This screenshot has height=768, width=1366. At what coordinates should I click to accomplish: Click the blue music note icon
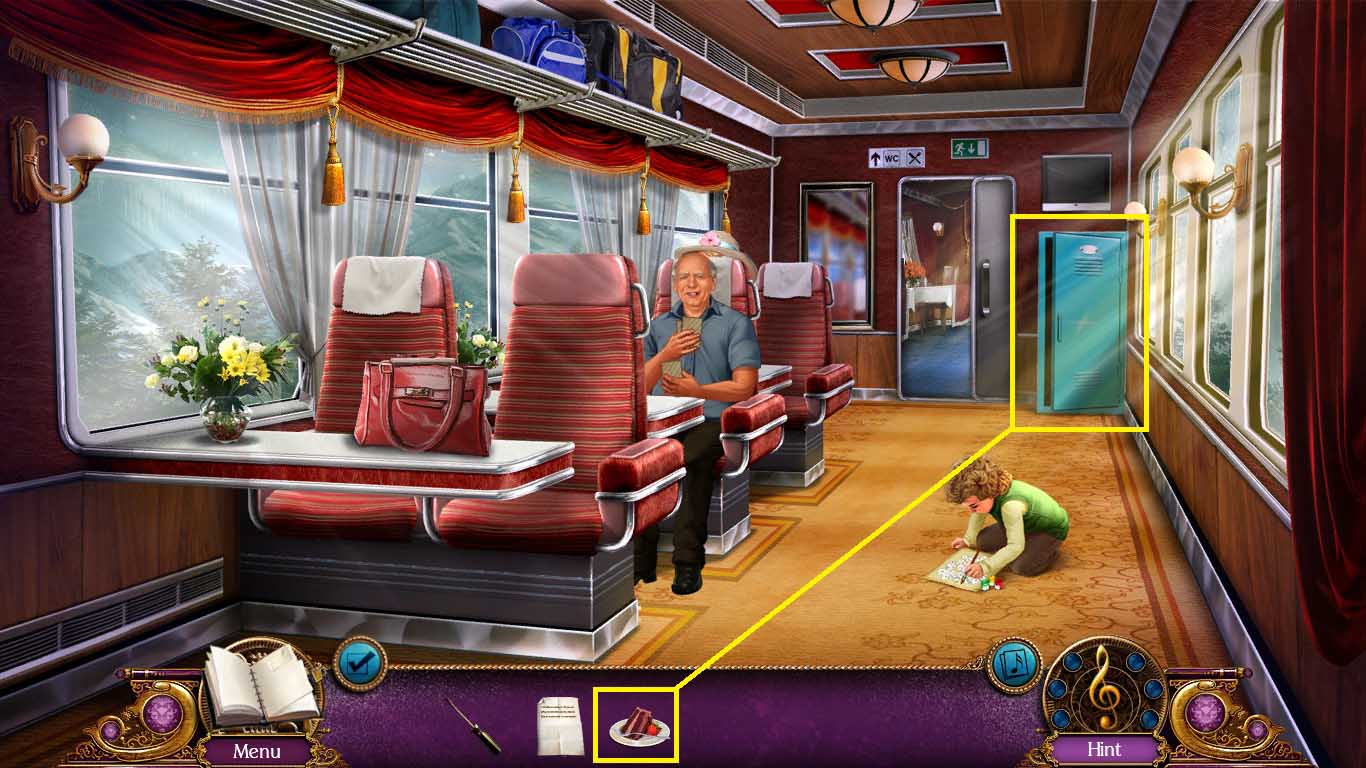1015,665
